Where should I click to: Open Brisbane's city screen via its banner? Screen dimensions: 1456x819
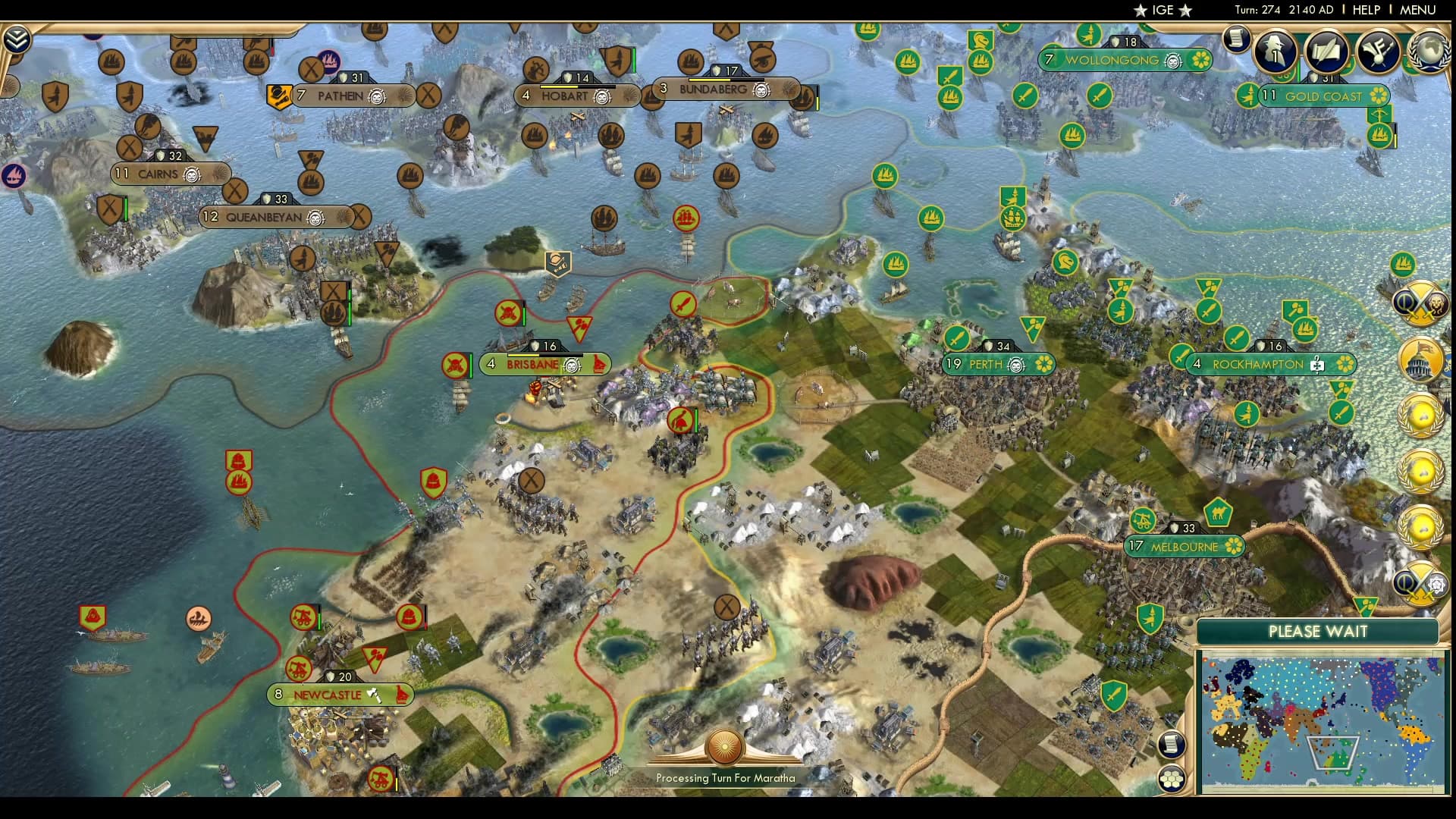532,365
